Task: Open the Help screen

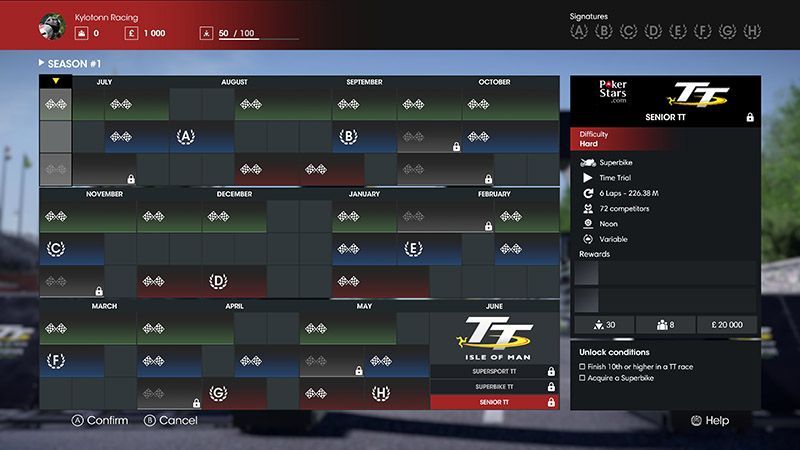Action: coord(709,421)
